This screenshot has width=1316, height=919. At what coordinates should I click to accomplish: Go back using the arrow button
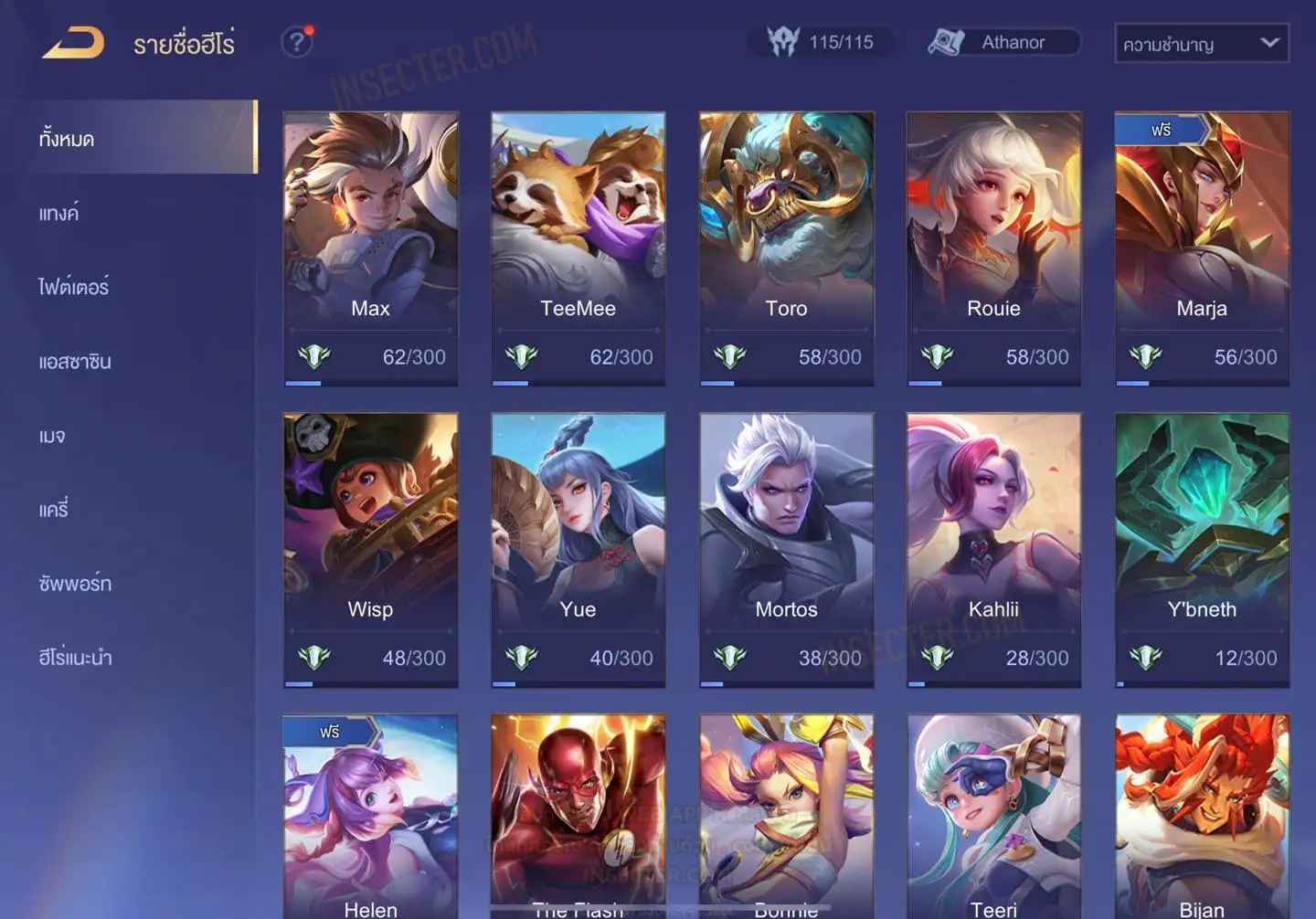[x=73, y=43]
